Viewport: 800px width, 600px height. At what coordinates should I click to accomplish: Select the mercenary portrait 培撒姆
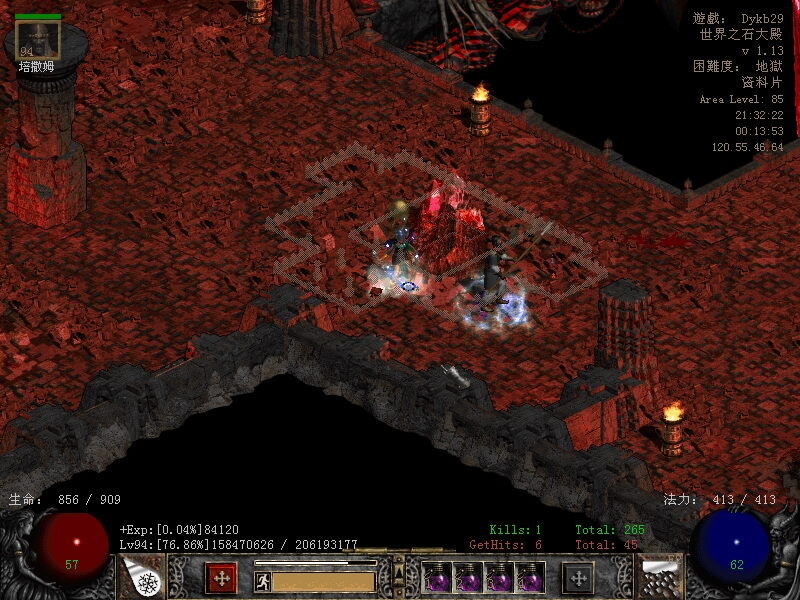click(38, 40)
